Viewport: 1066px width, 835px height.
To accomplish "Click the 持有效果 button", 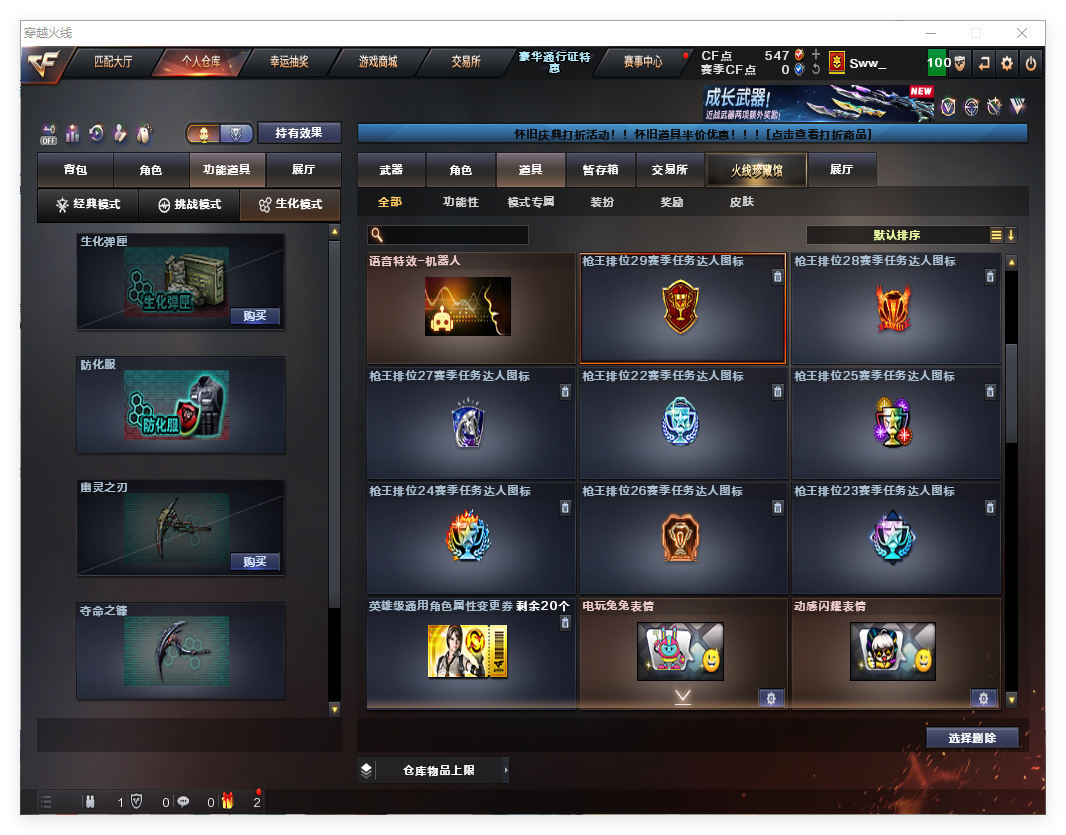I will click(299, 133).
